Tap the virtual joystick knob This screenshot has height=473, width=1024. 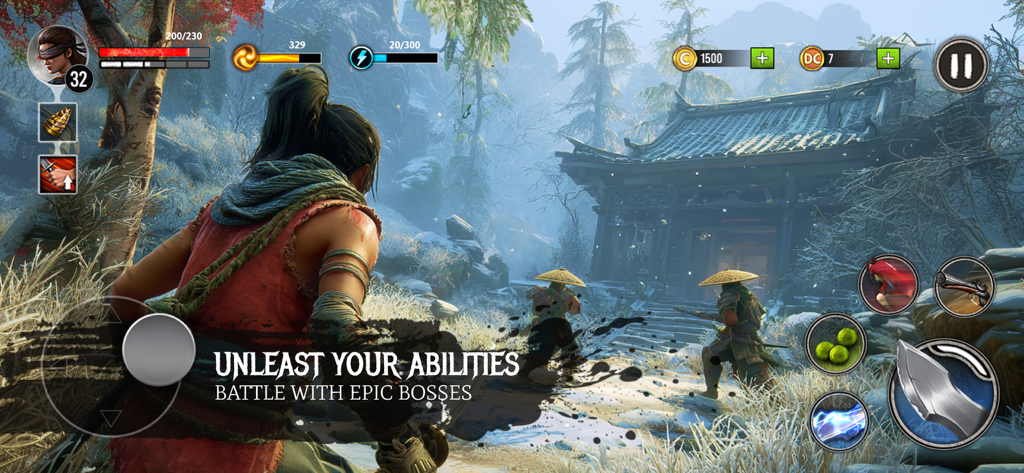click(158, 350)
